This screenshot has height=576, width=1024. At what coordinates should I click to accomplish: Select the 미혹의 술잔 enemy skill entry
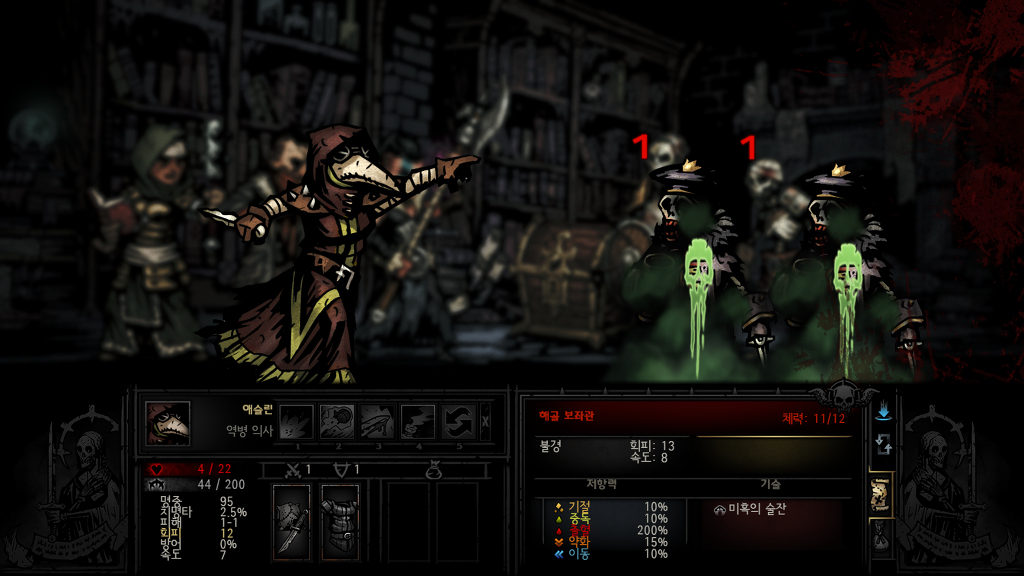(750, 509)
